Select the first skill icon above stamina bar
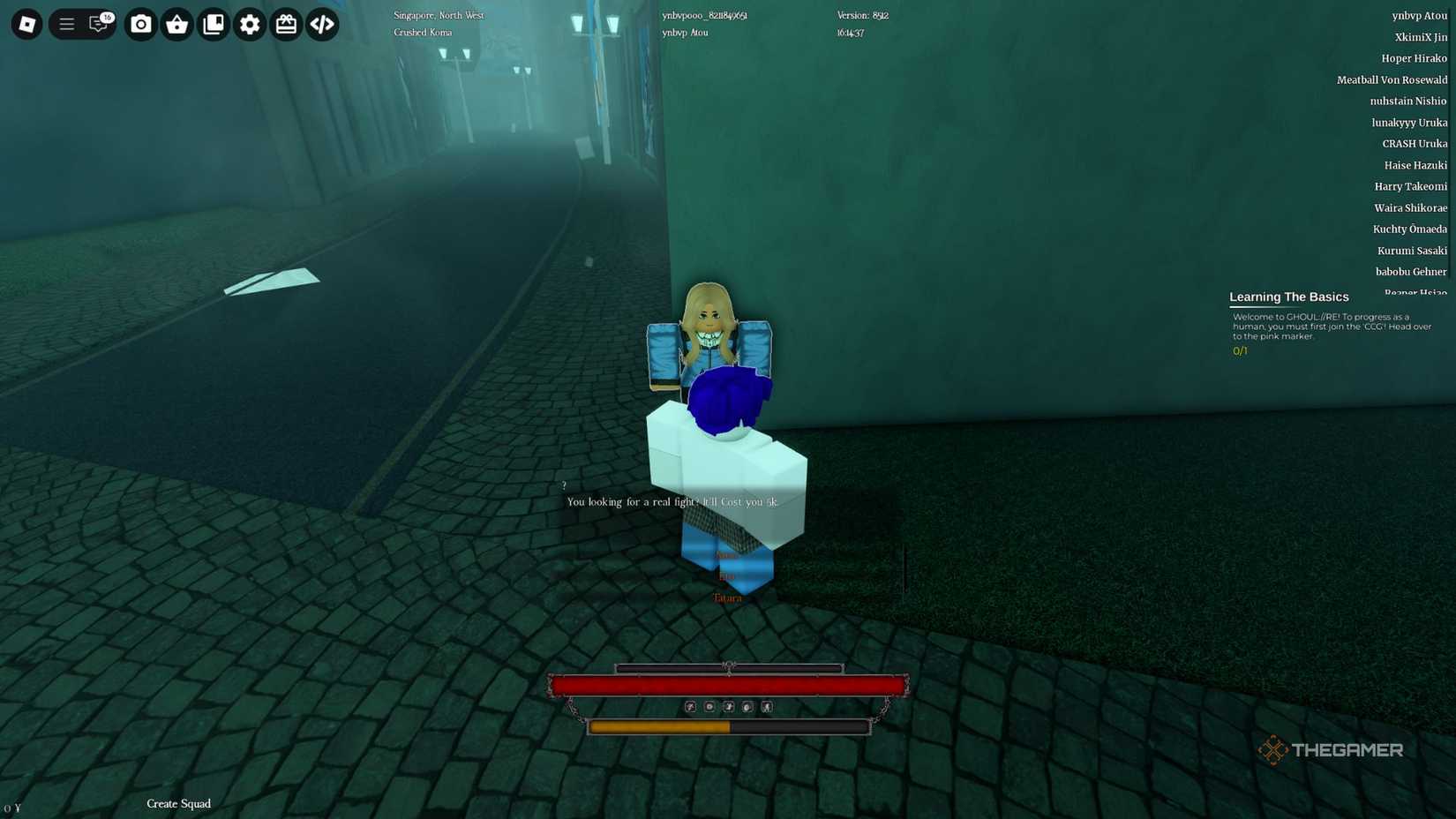 pos(690,706)
